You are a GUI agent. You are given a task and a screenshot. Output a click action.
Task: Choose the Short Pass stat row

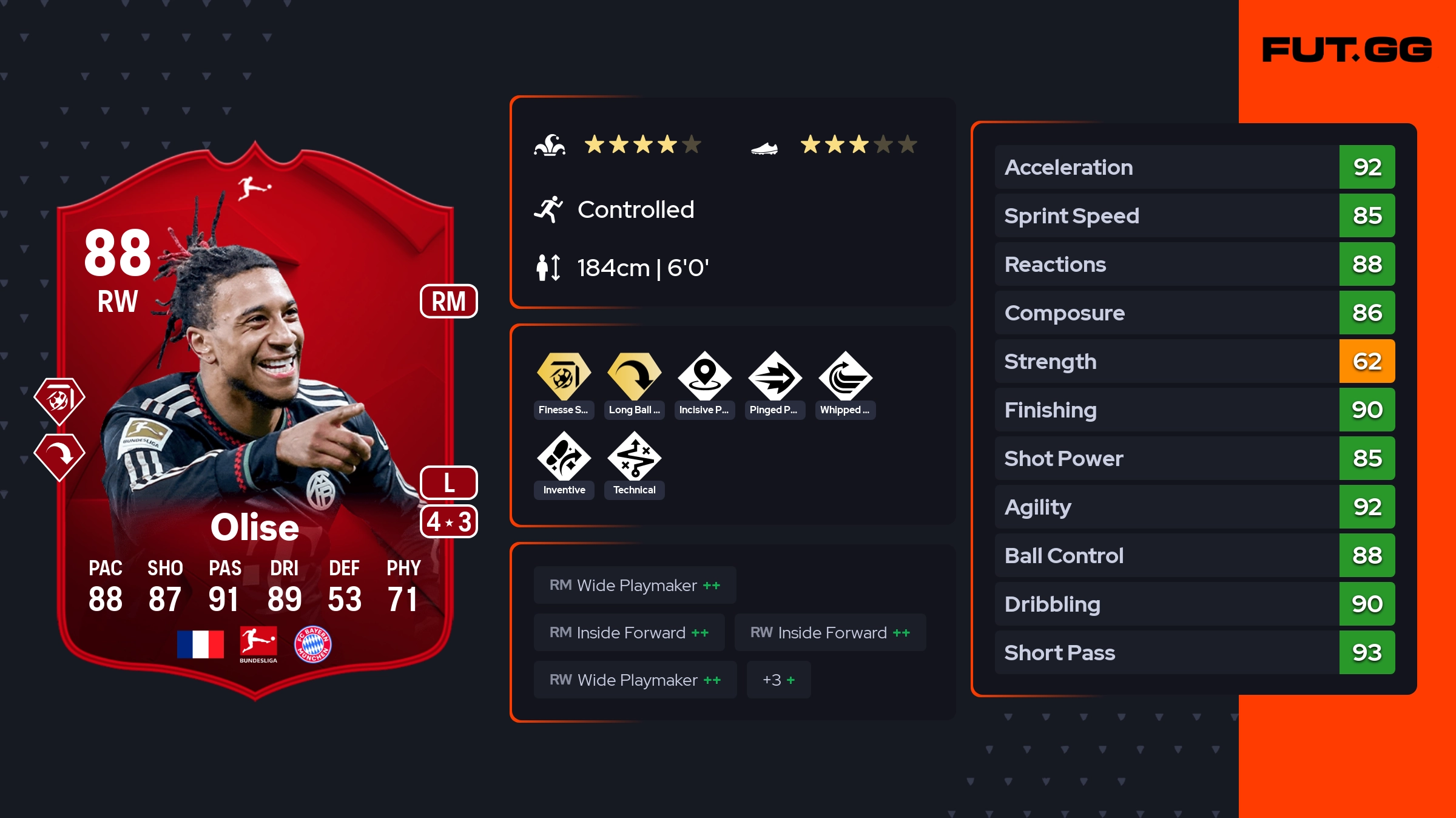(x=1194, y=652)
